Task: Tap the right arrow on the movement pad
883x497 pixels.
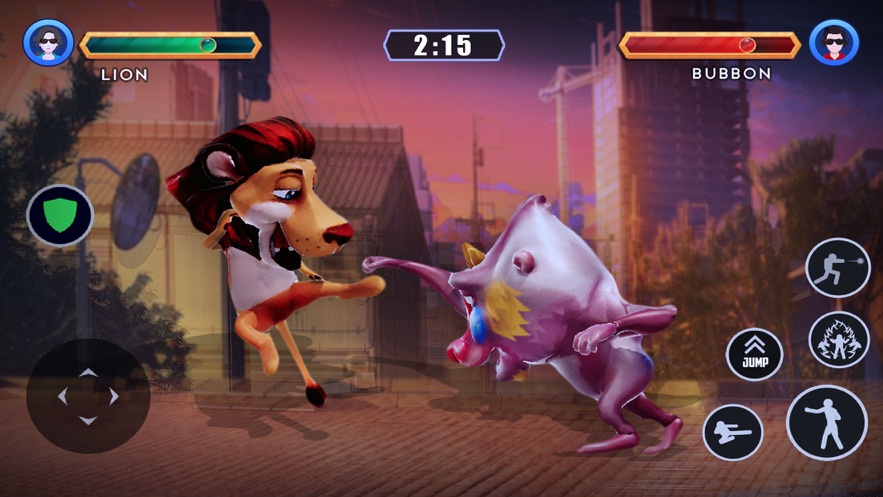Action: (x=114, y=396)
